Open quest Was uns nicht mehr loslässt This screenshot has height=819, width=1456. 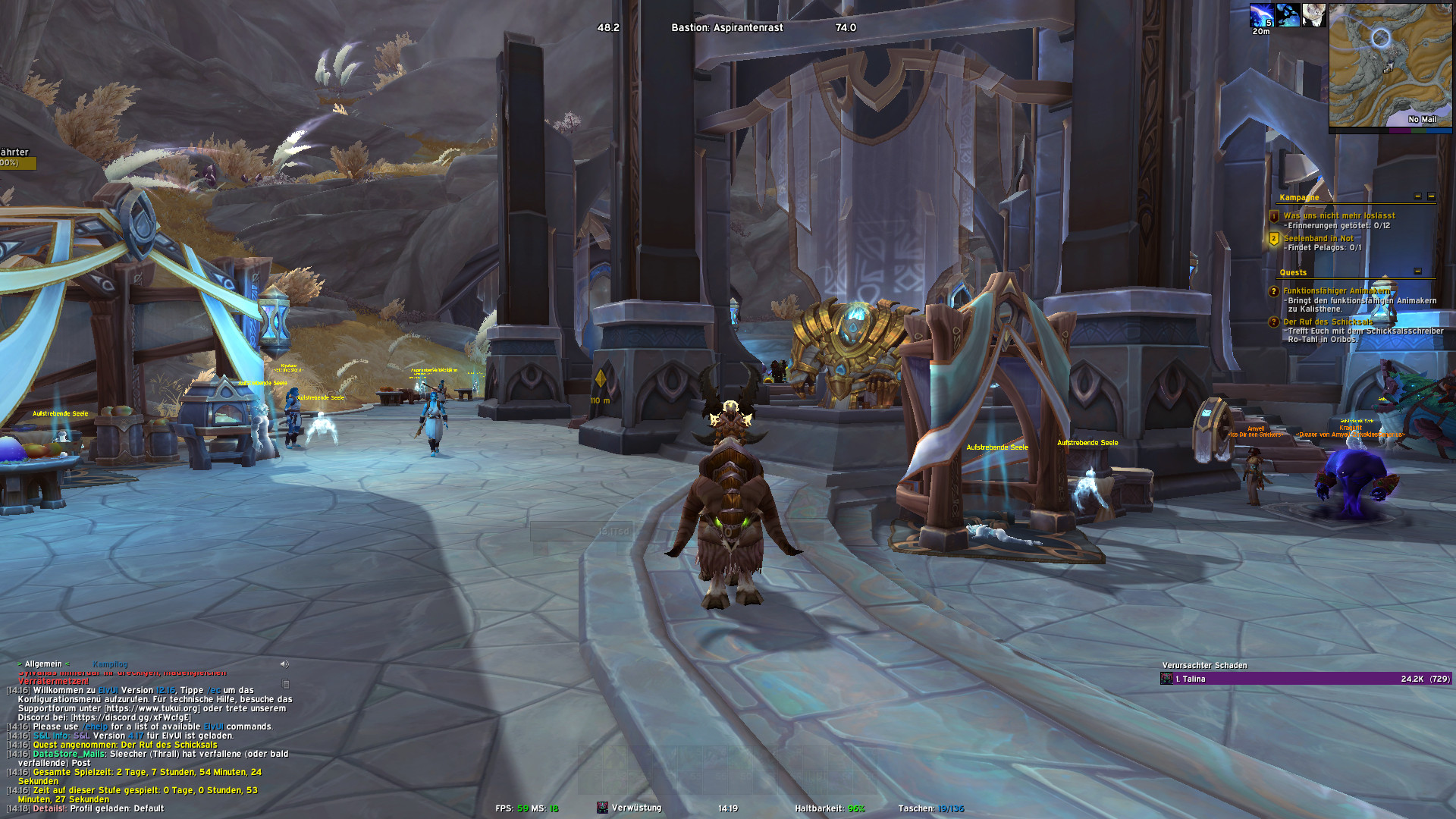(1338, 215)
